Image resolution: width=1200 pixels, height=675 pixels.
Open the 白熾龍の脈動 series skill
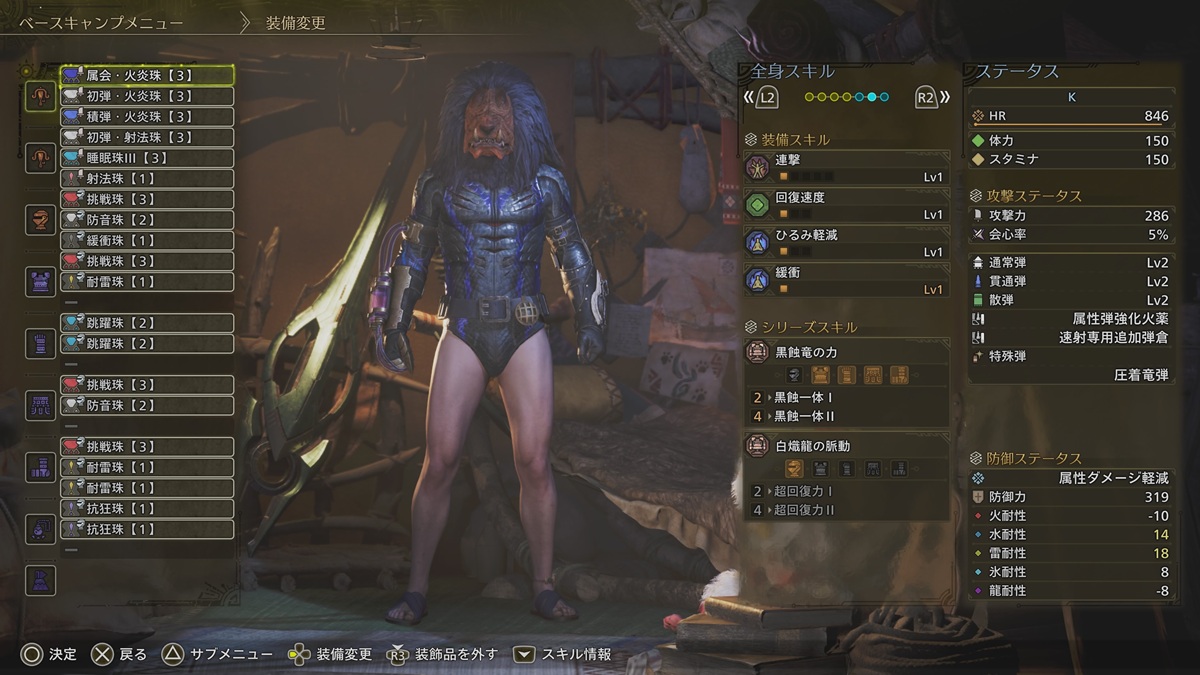[846, 447]
